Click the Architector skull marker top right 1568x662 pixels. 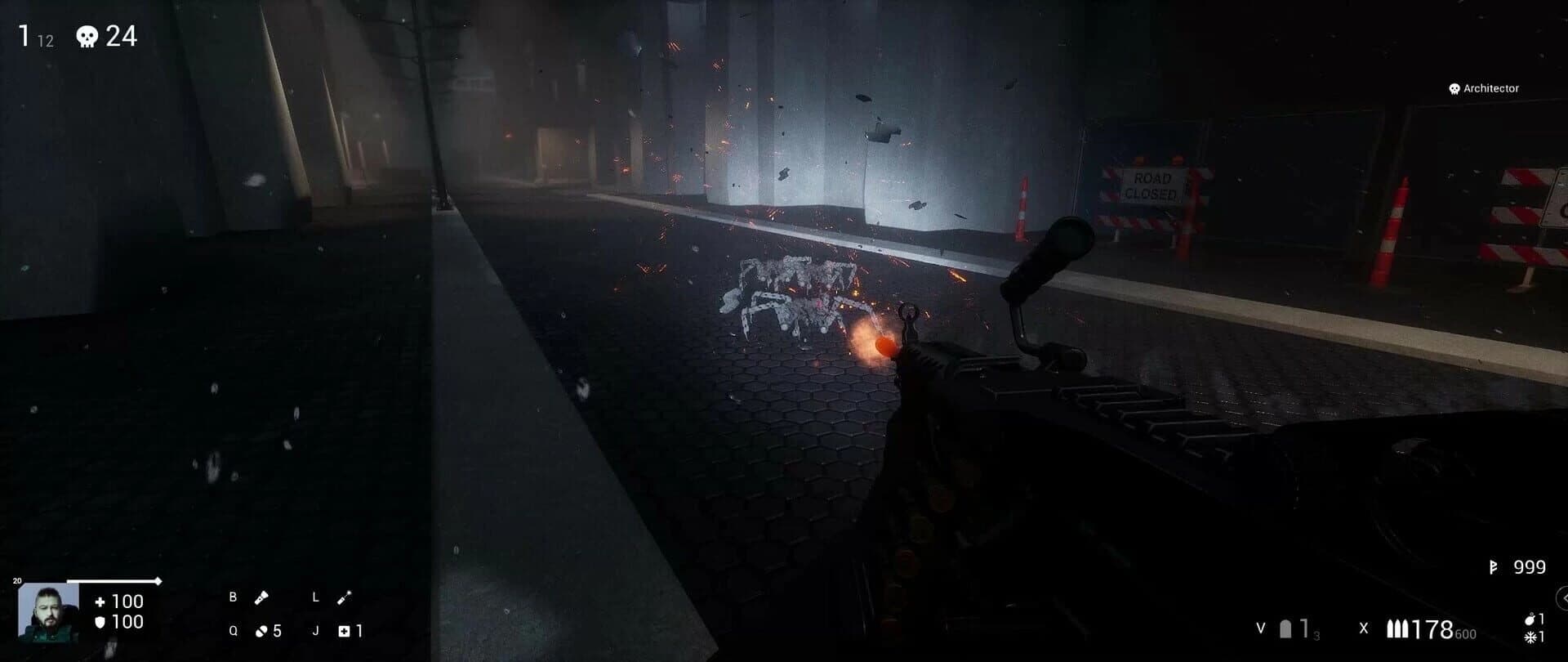click(1454, 88)
